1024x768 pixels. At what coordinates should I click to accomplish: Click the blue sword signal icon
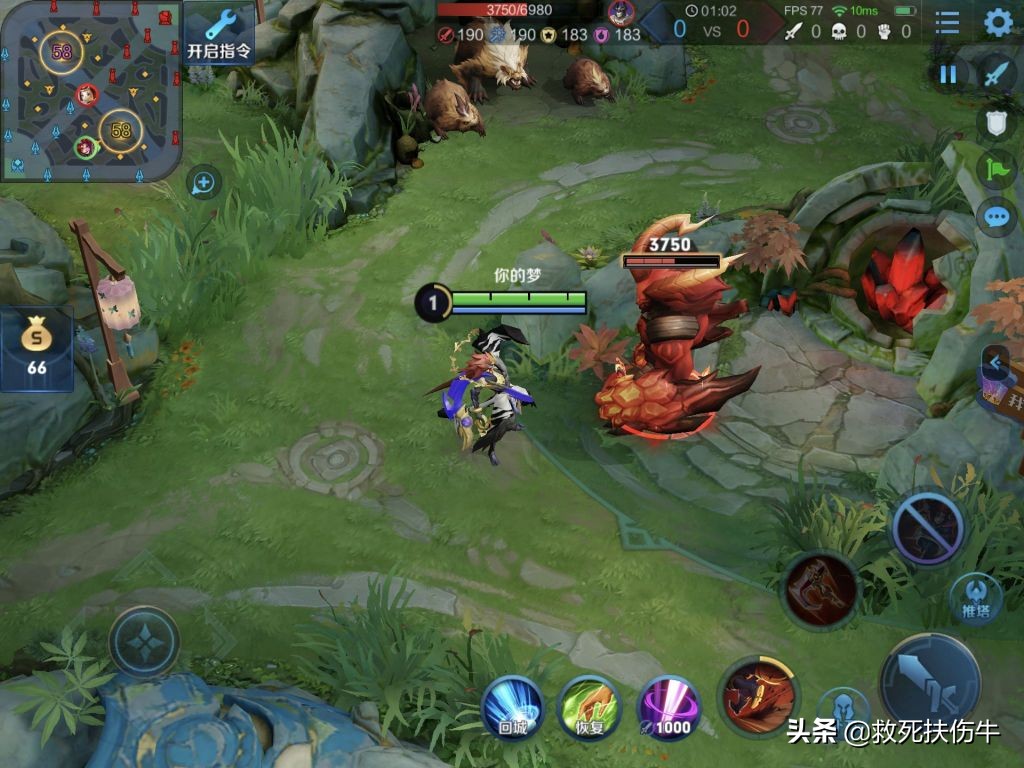pos(996,73)
